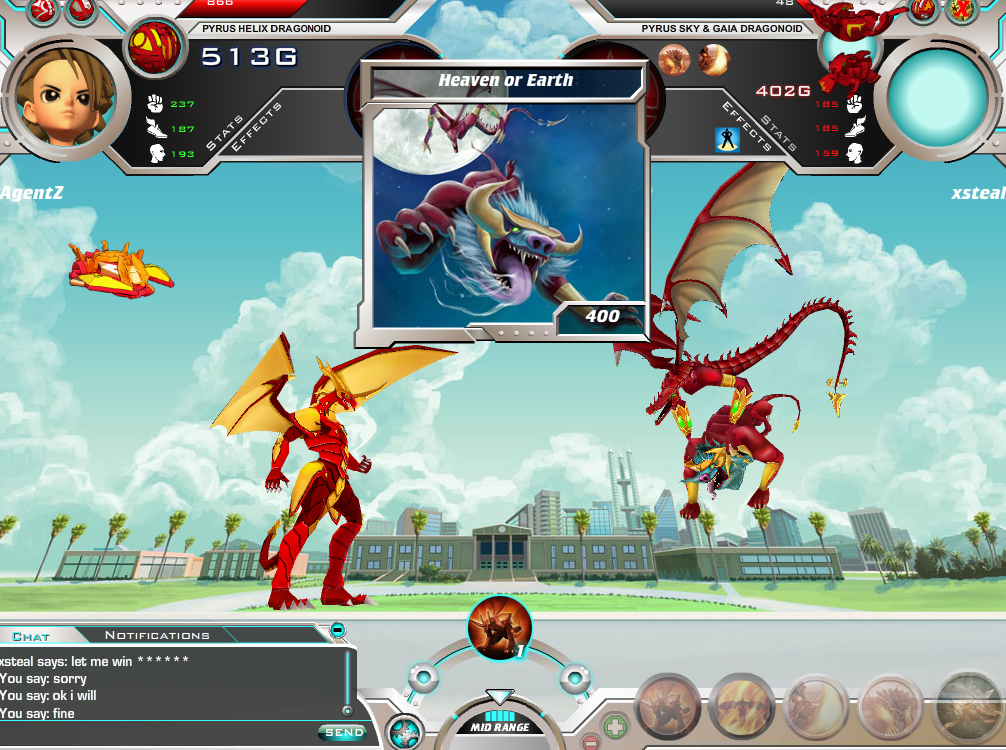Switch to the Chat tab

31,635
